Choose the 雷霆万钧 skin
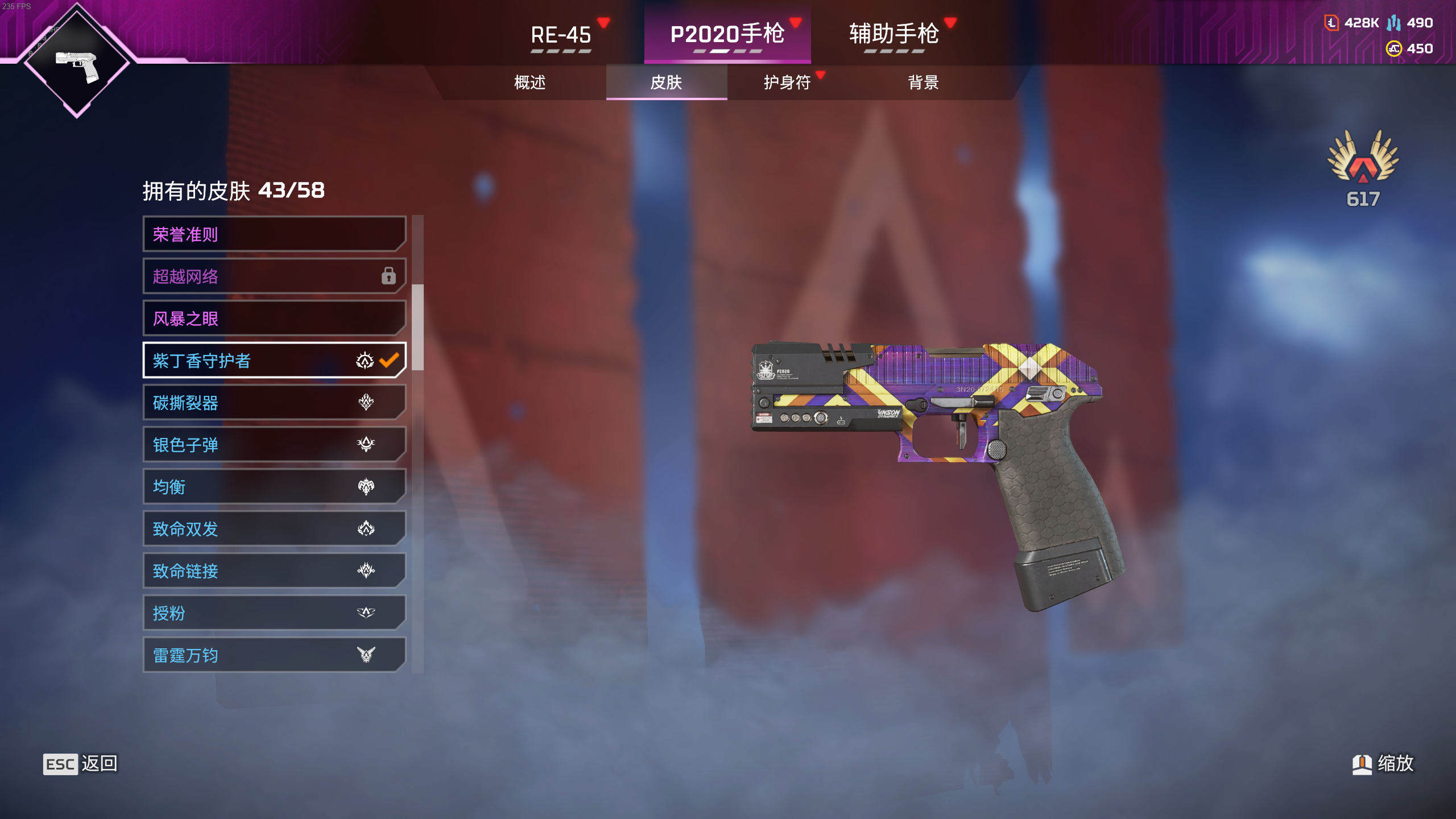Viewport: 1456px width, 819px height. pos(274,655)
